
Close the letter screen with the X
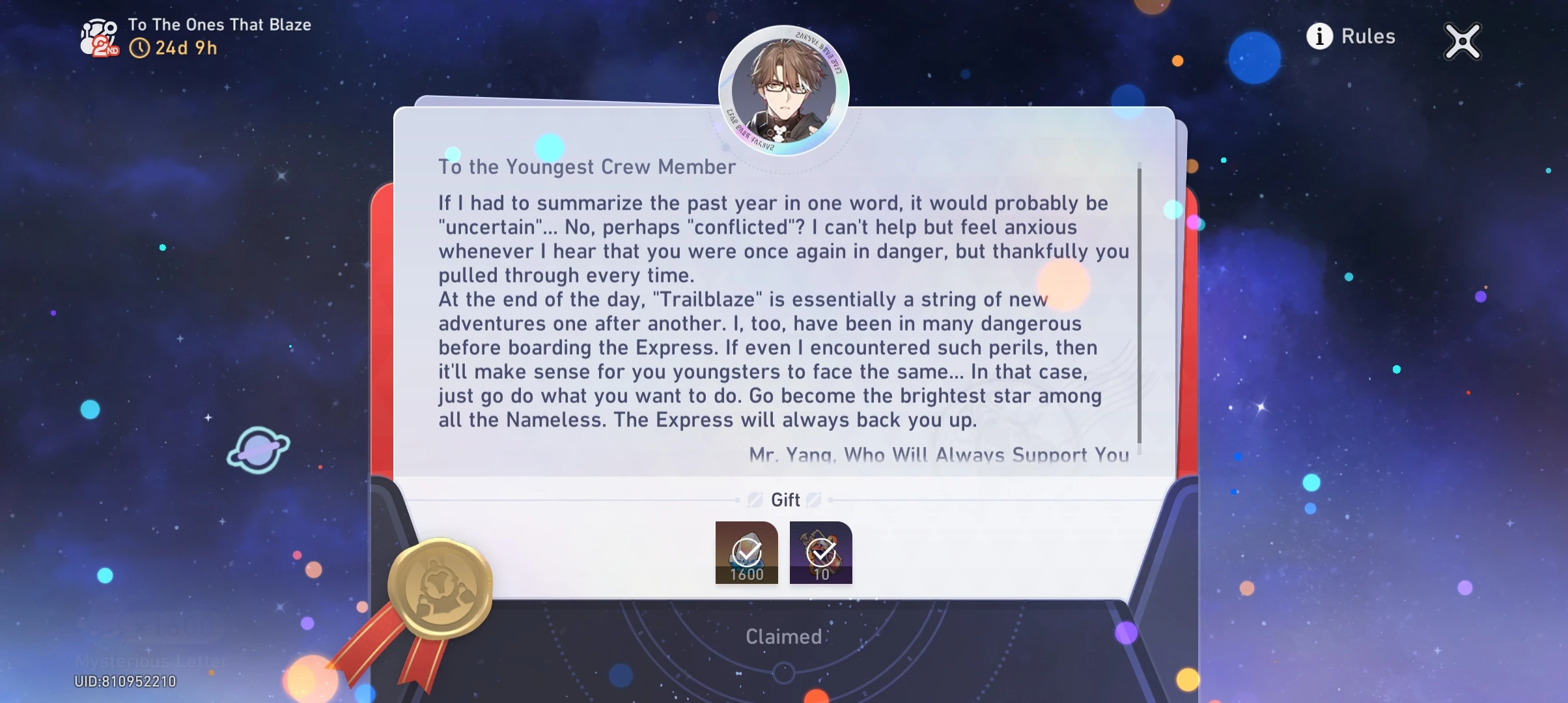(x=1462, y=41)
